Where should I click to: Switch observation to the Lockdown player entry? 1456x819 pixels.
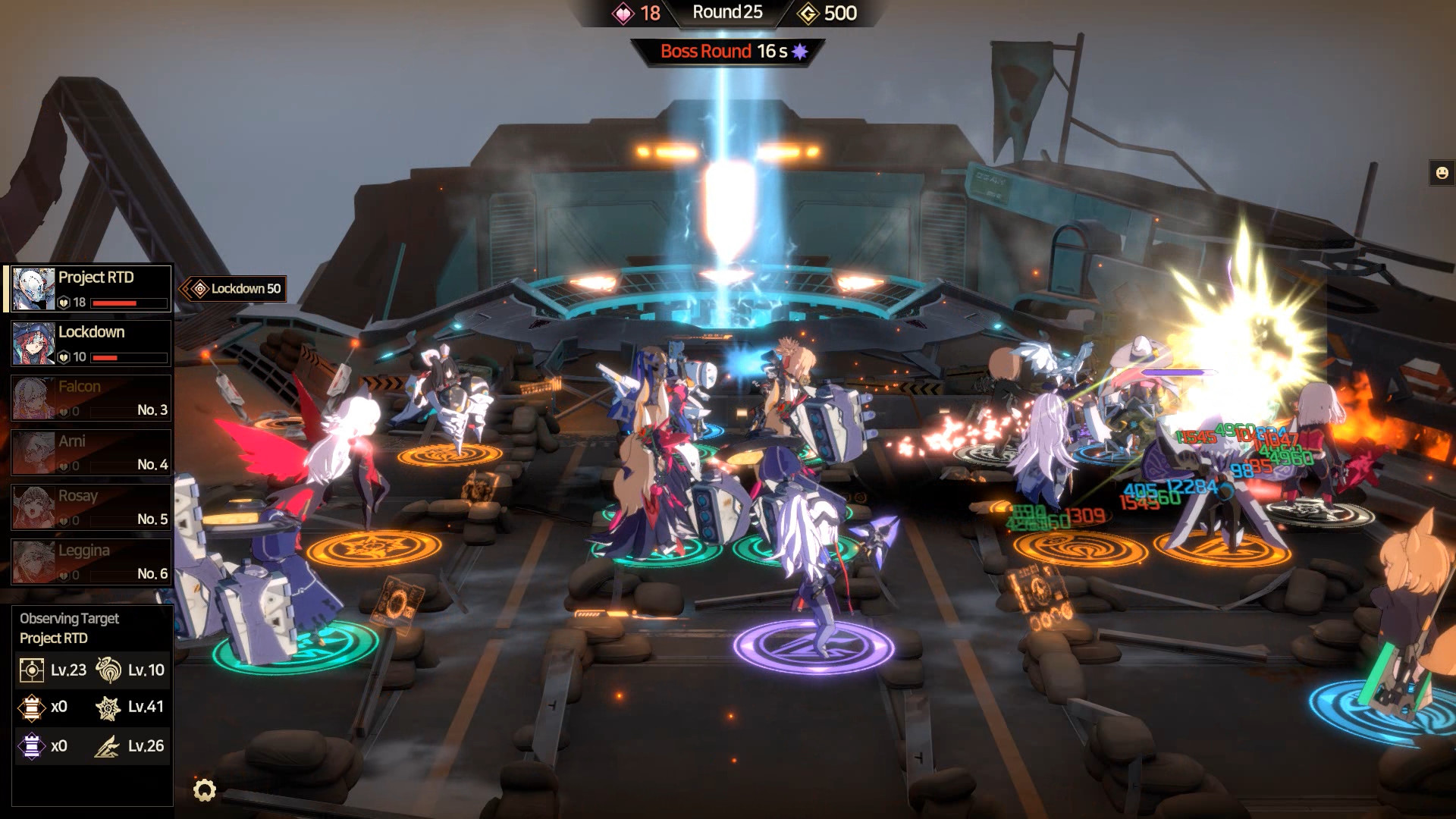click(x=89, y=341)
